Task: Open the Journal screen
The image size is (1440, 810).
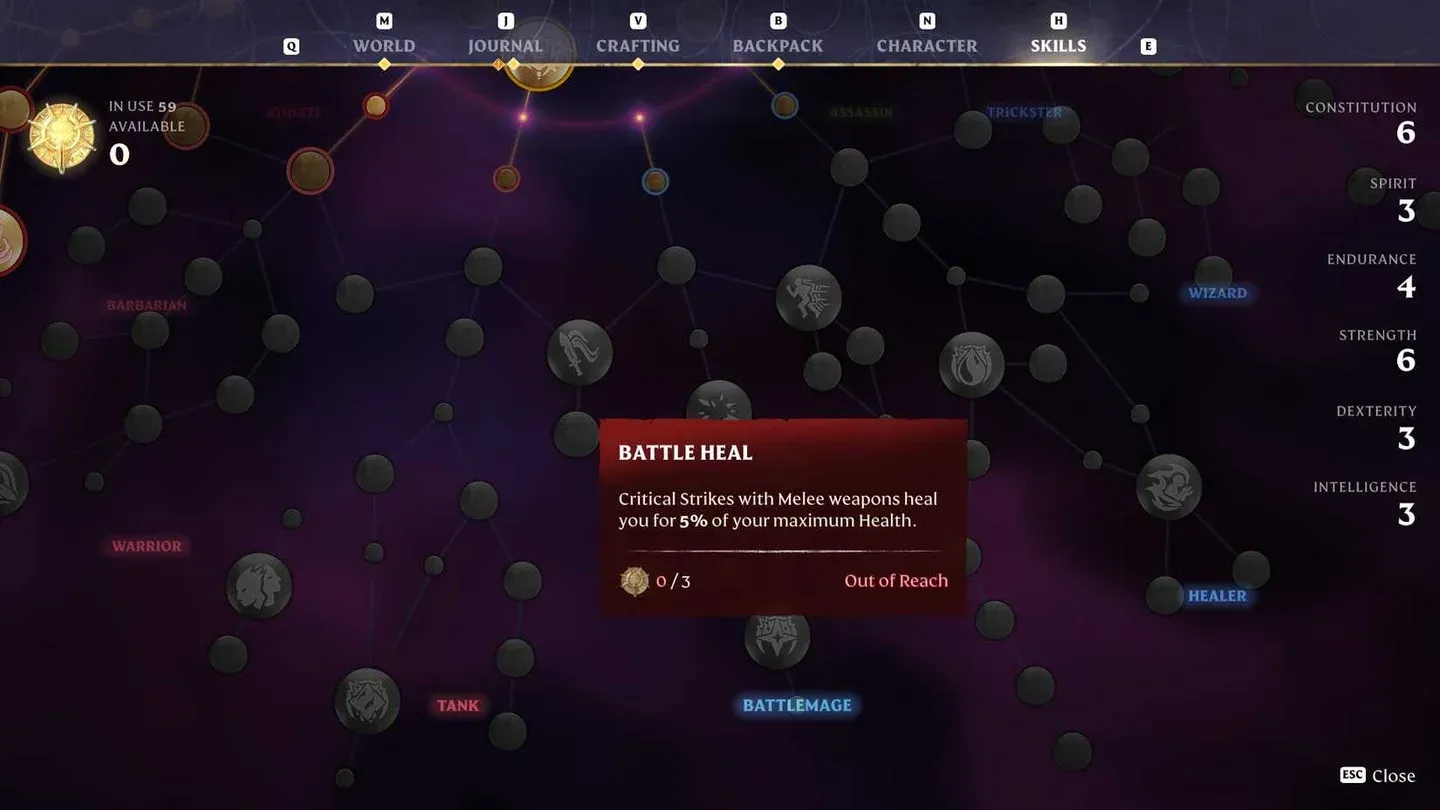Action: pos(504,45)
